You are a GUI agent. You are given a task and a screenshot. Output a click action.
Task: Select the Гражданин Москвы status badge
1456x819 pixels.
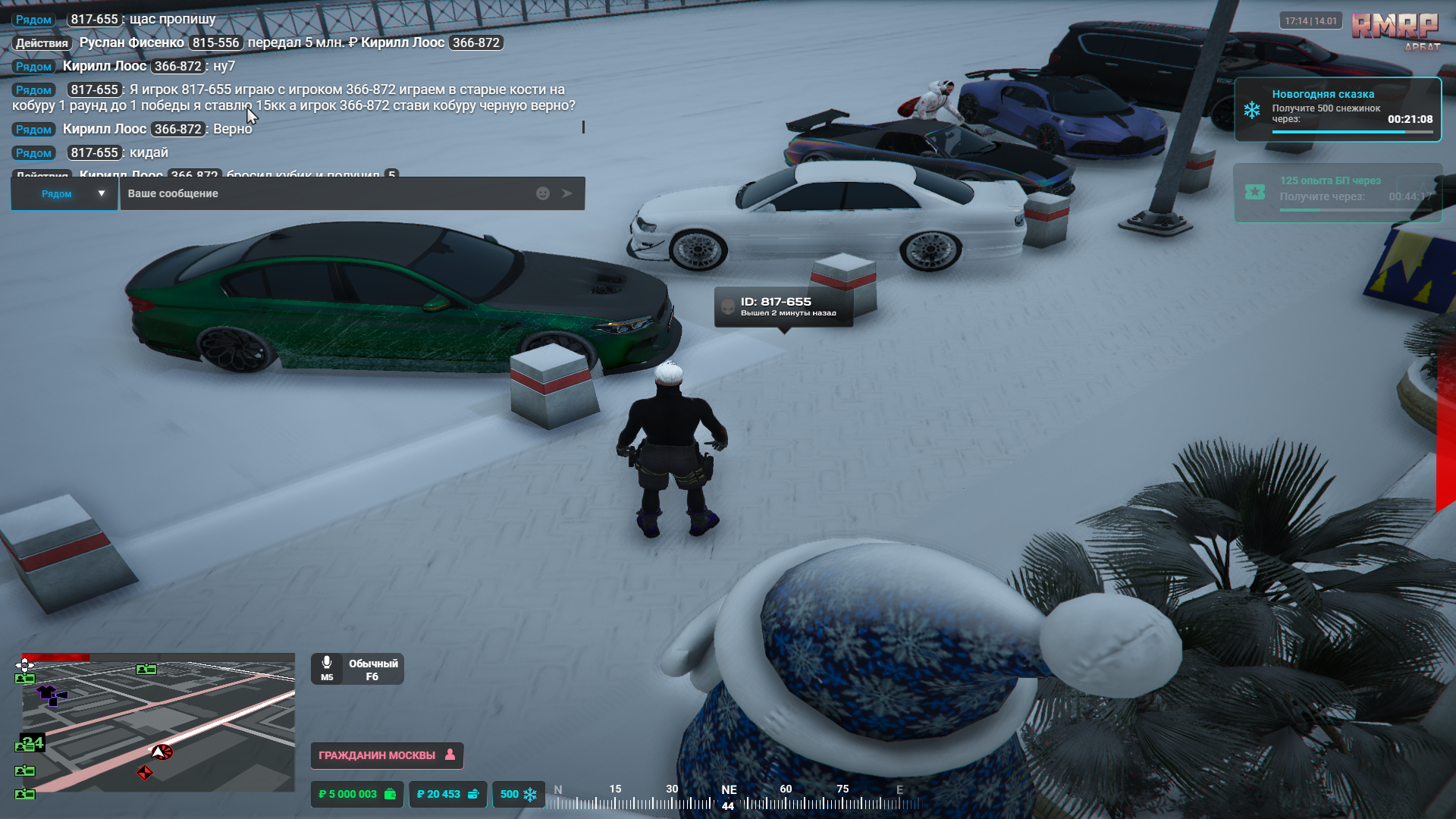[x=387, y=755]
